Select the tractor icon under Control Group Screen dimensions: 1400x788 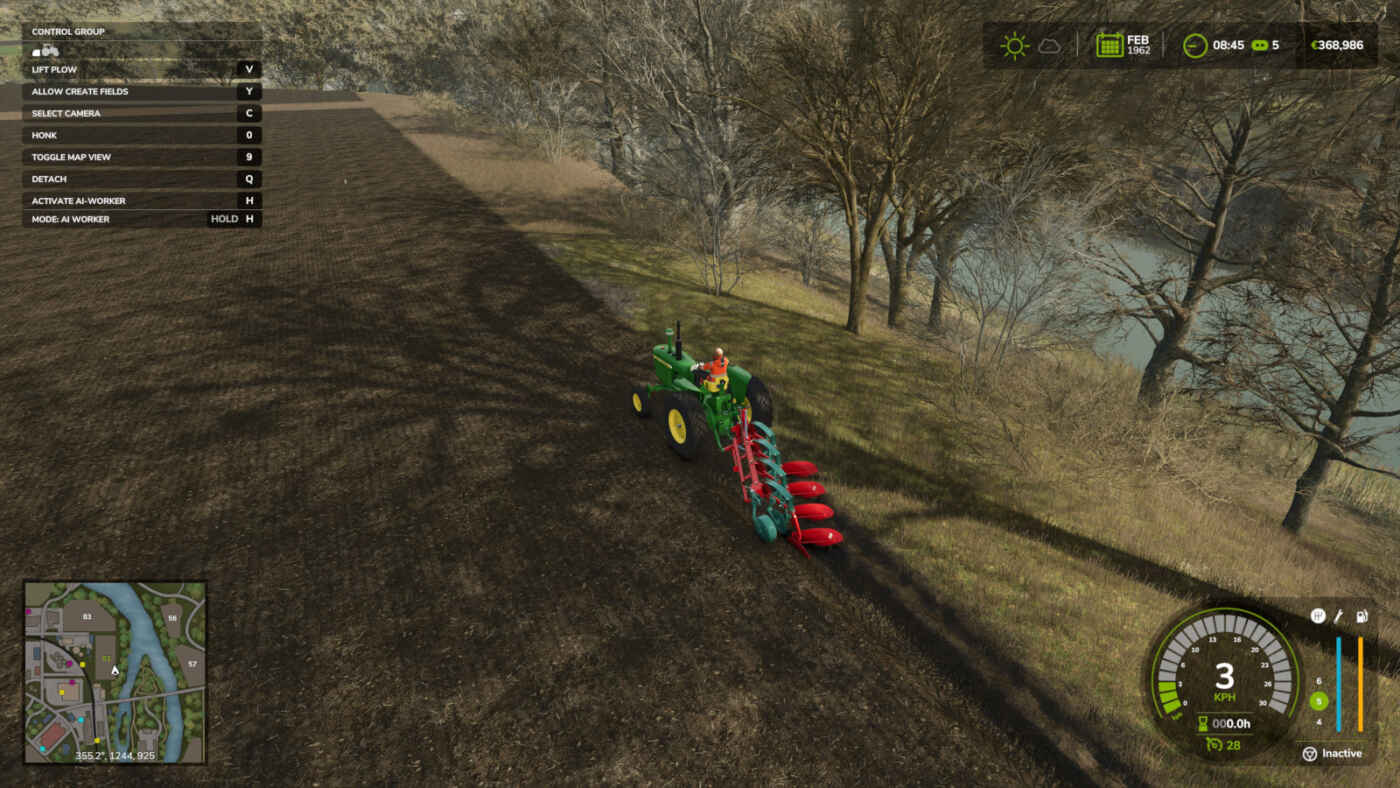(46, 50)
